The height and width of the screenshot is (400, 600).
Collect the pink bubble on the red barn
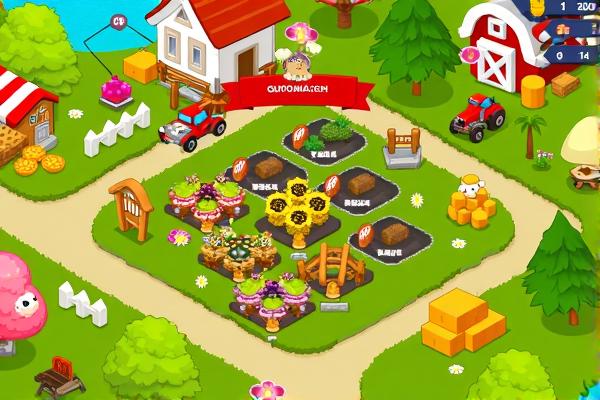pos(470,54)
